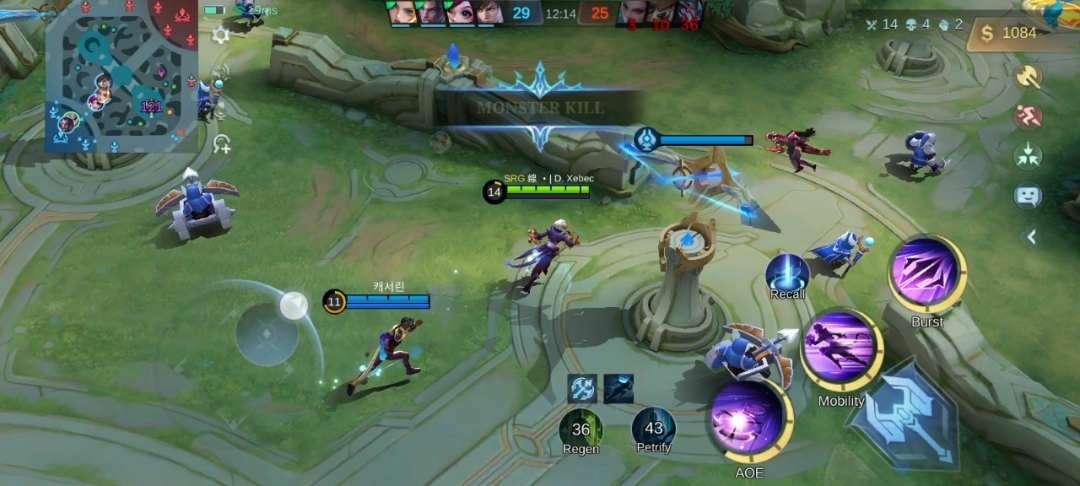Activate the Burst skill
This screenshot has height=486, width=1080.
pos(926,272)
